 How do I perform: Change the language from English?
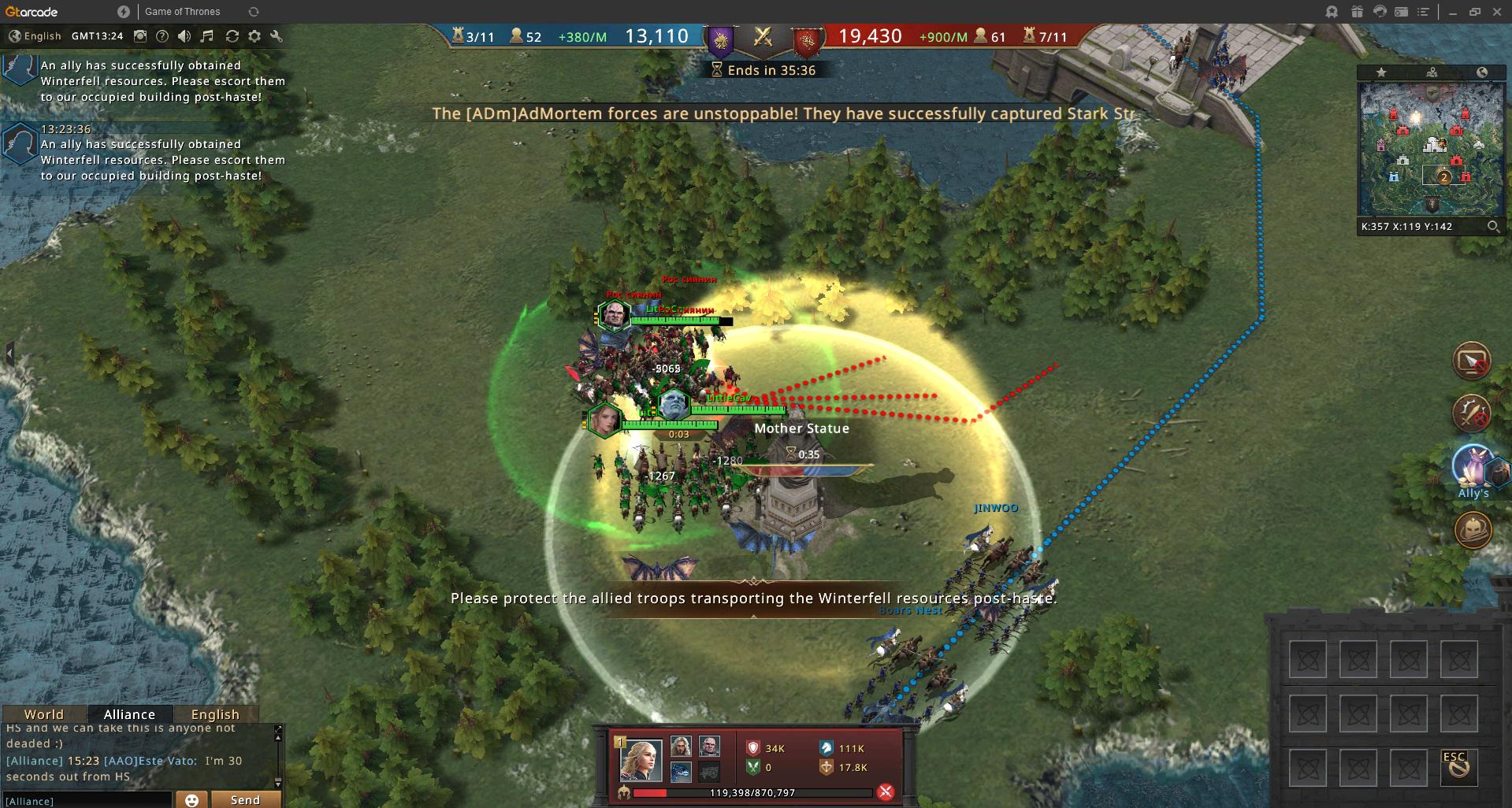tap(35, 36)
